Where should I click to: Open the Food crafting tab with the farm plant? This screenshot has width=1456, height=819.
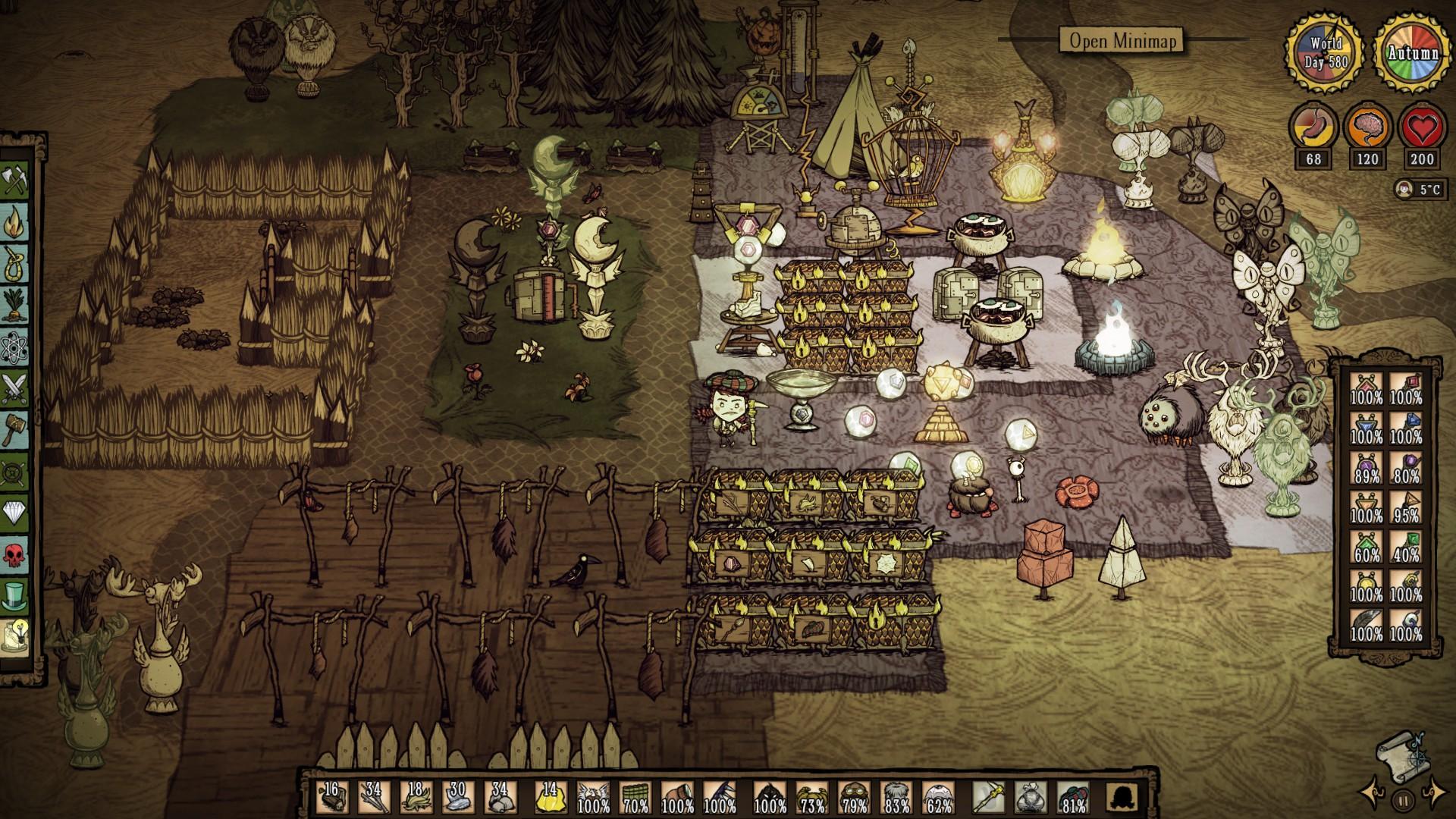(x=17, y=305)
